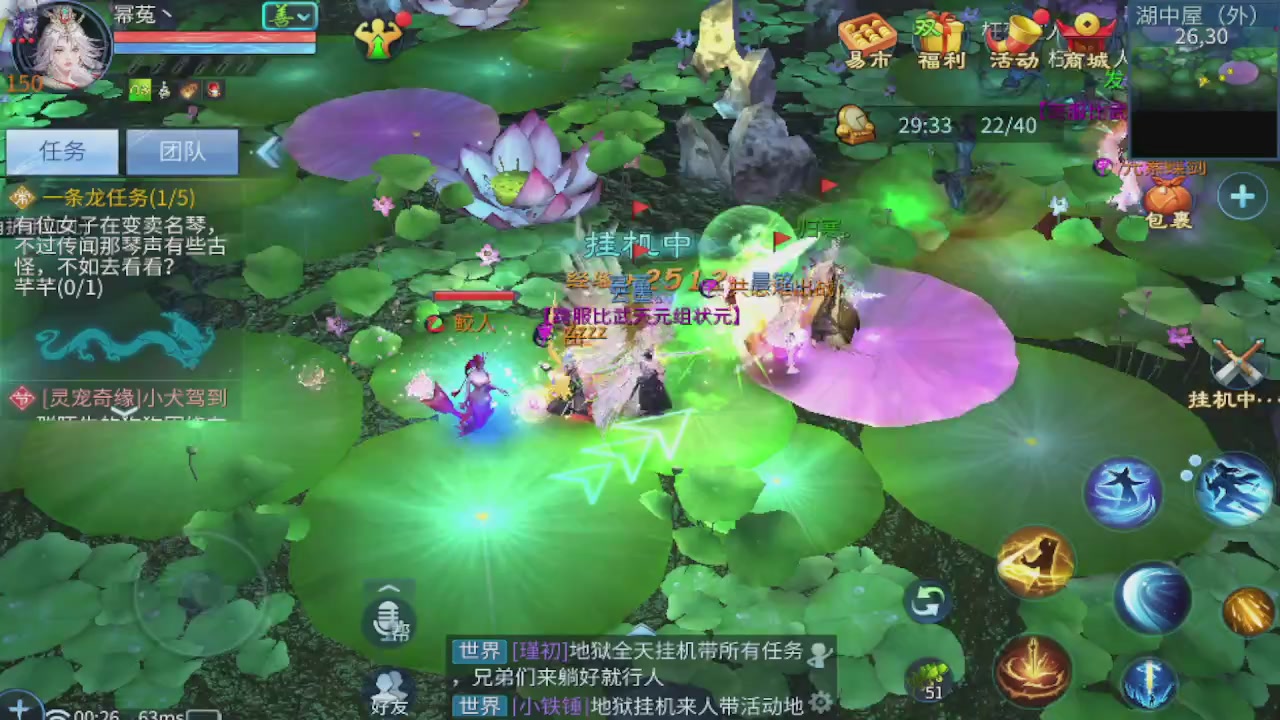The height and width of the screenshot is (720, 1280).
Task: Expand the chat window with upward chevron
Action: pos(388,588)
